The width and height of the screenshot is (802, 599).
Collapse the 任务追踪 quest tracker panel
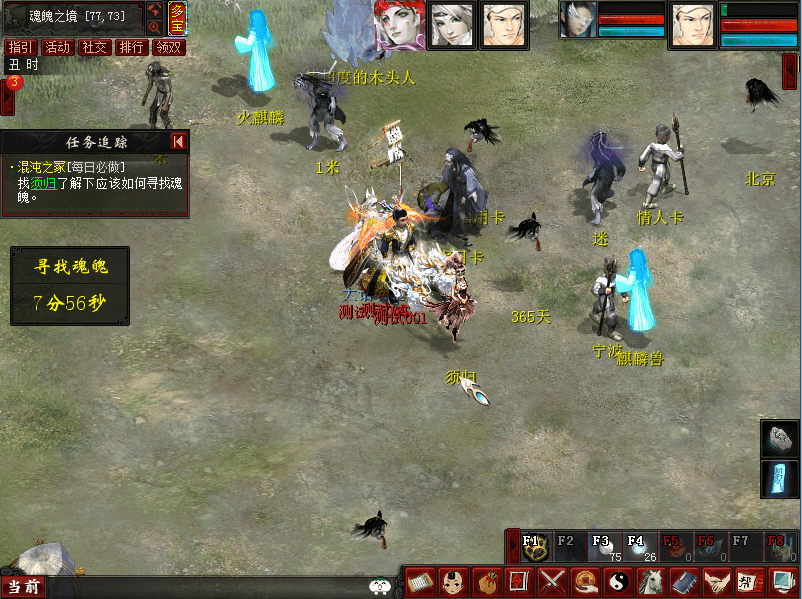click(178, 142)
